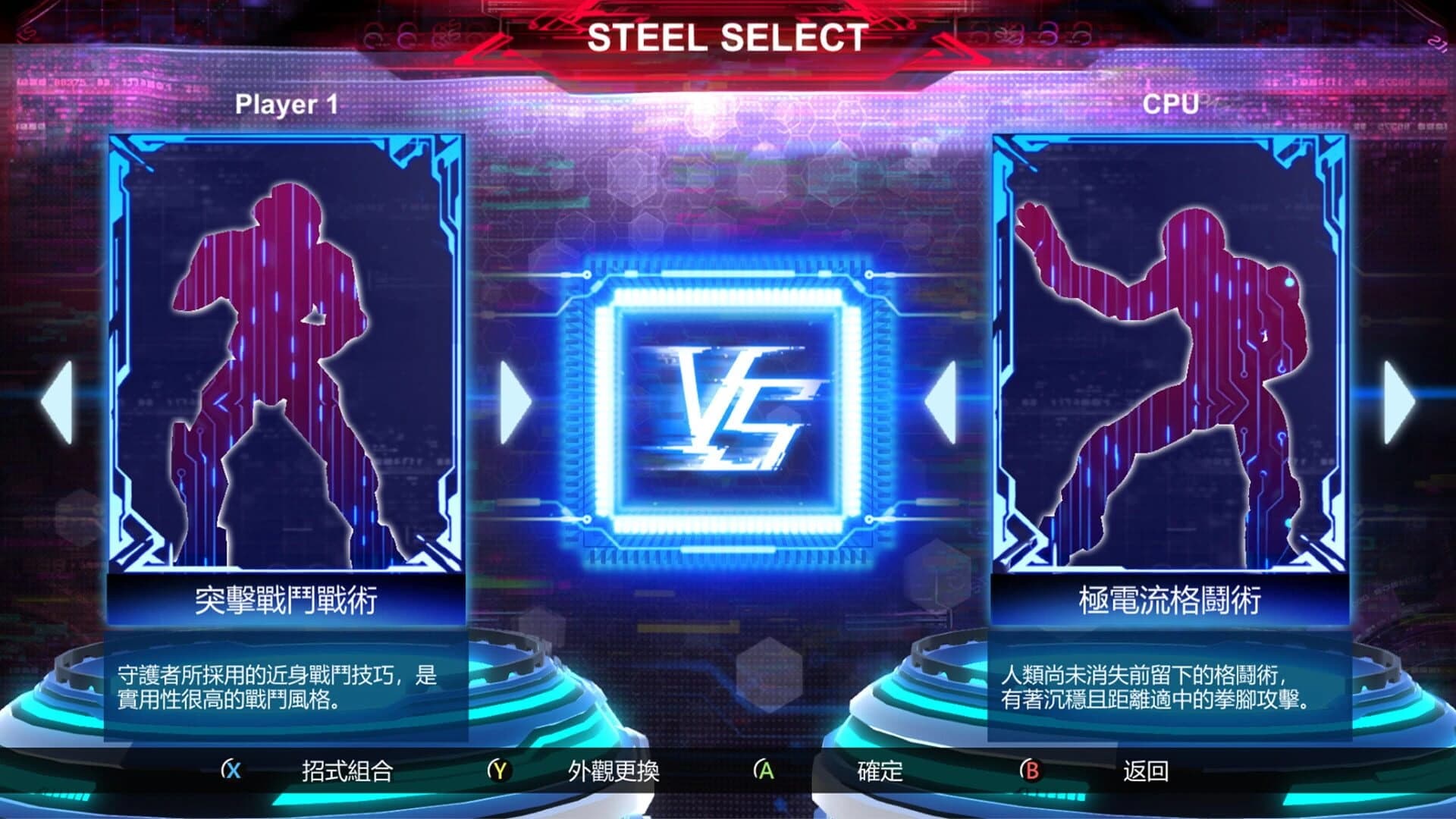Click the 極電流格鬥術 name banner
The image size is (1456, 819).
click(1172, 601)
